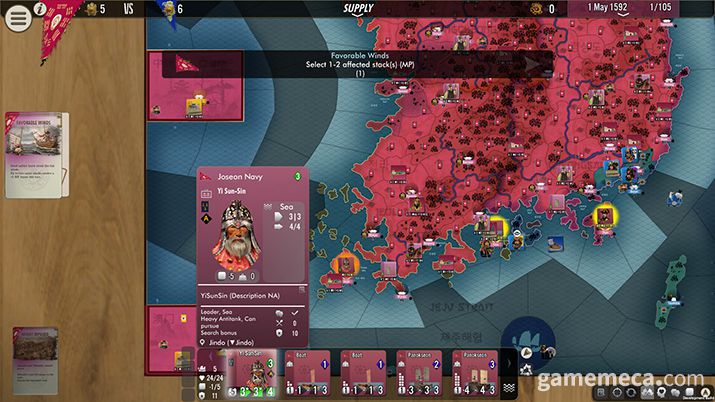Viewport: 715px width, 402px height.
Task: Click the info button beside the menu
Action: tap(41, 9)
